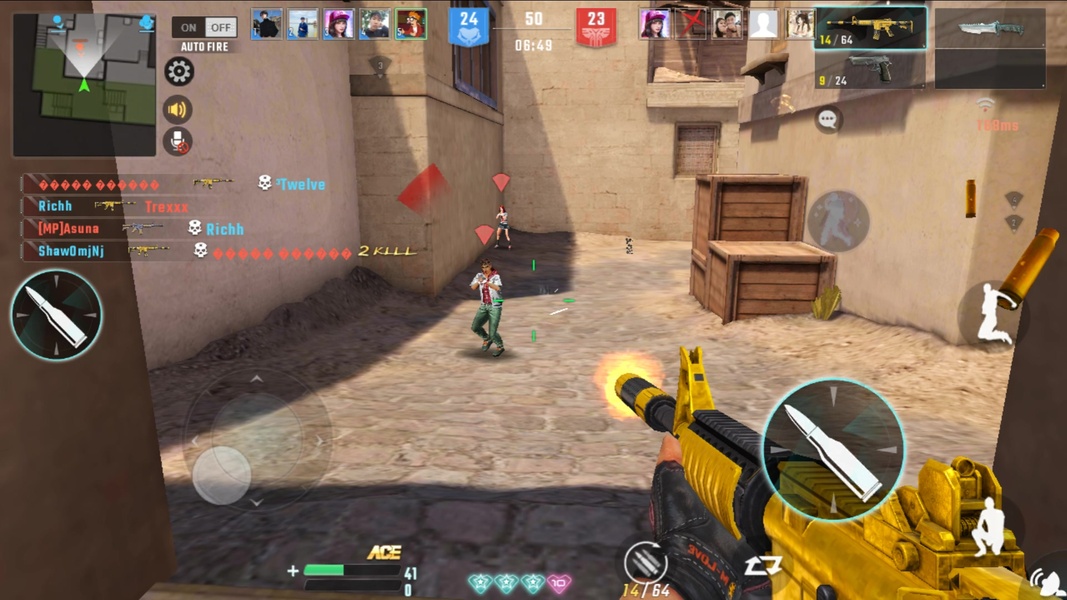Swap weapons with the arrows icon
Screen dimensions: 1067x600
tap(762, 567)
